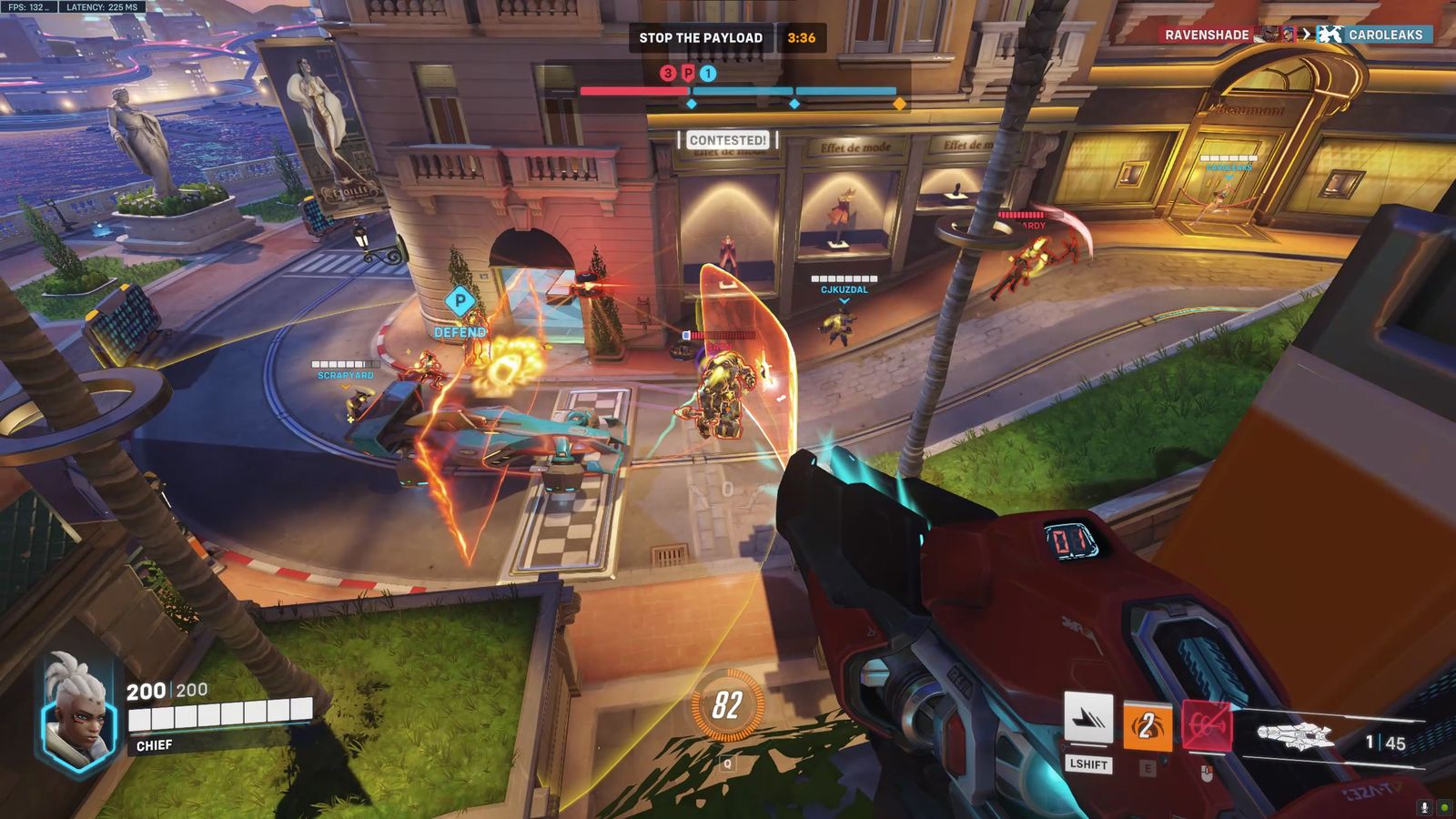The height and width of the screenshot is (819, 1456).
Task: Click the ultimate charge meter showing 82
Action: pos(726,705)
